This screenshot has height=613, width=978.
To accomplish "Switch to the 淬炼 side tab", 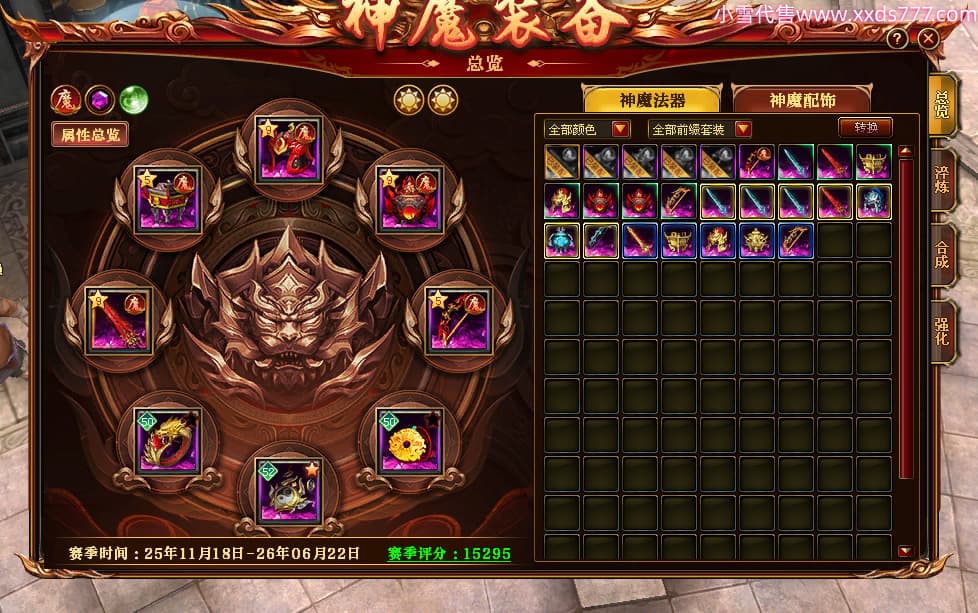I will pos(942,179).
